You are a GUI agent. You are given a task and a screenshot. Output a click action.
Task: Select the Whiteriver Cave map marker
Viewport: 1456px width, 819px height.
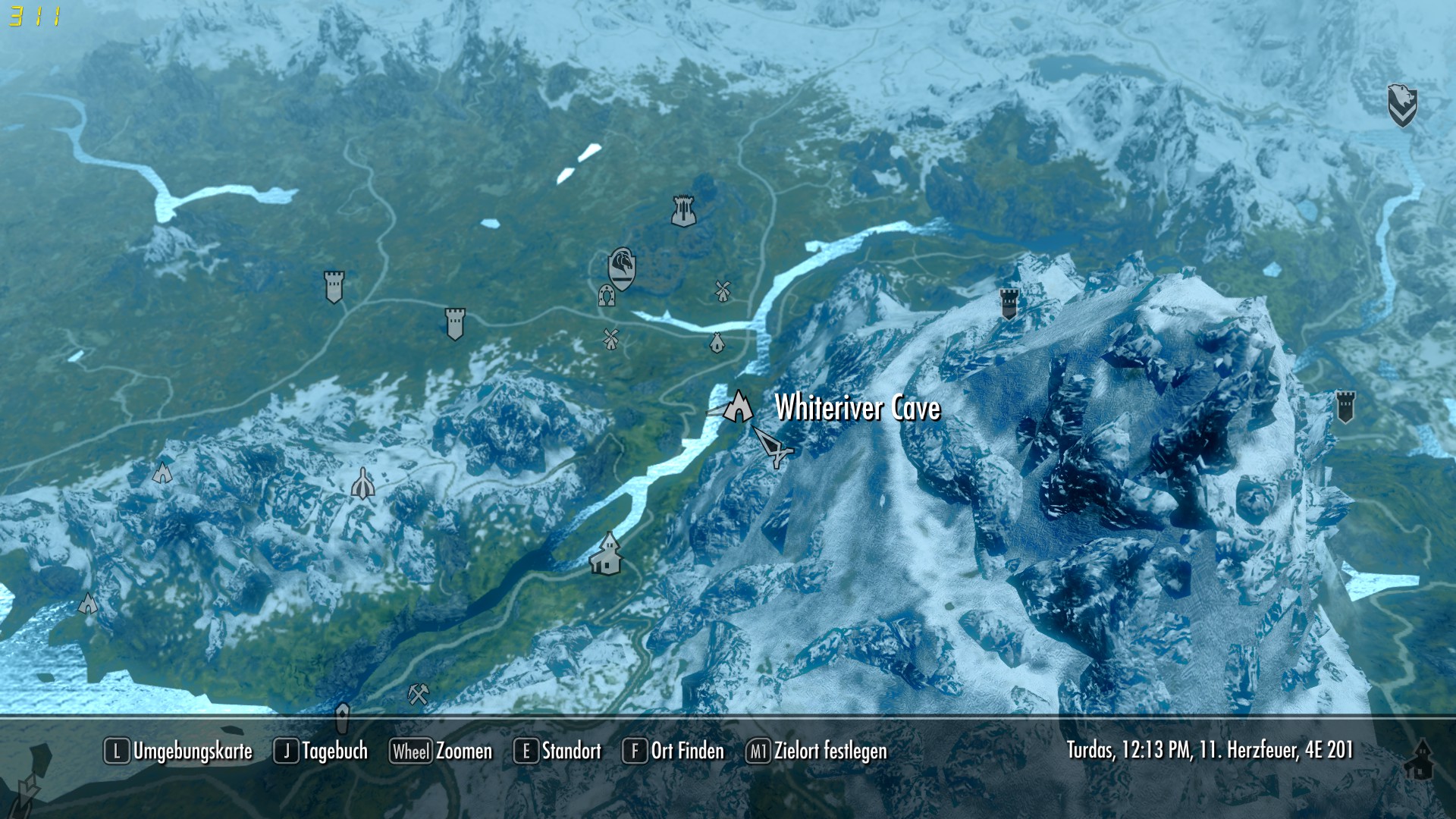pyautogui.click(x=738, y=407)
